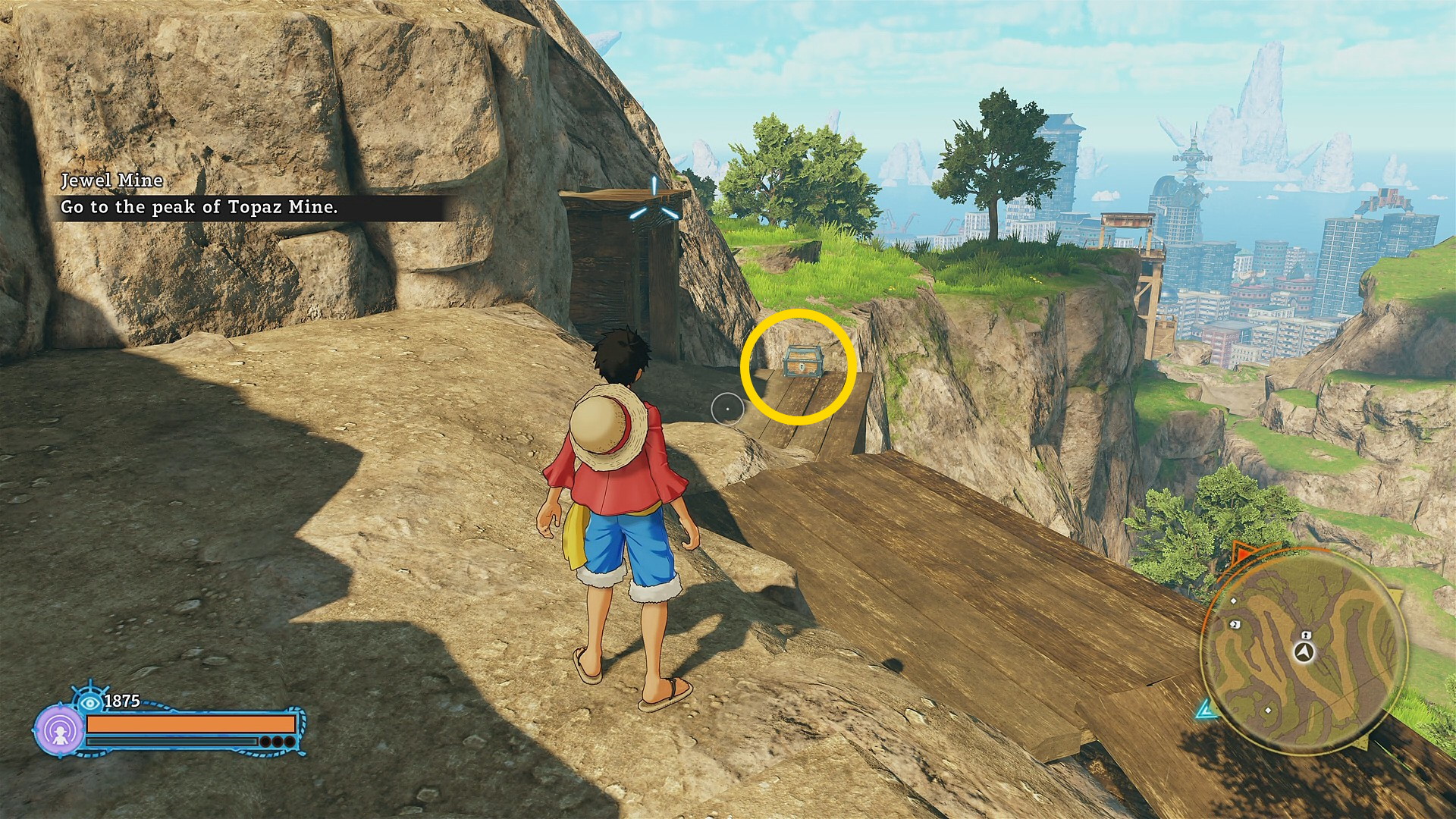Image resolution: width=1456 pixels, height=819 pixels.
Task: Click the cyan arrow on the minimap rim
Action: 1204,711
